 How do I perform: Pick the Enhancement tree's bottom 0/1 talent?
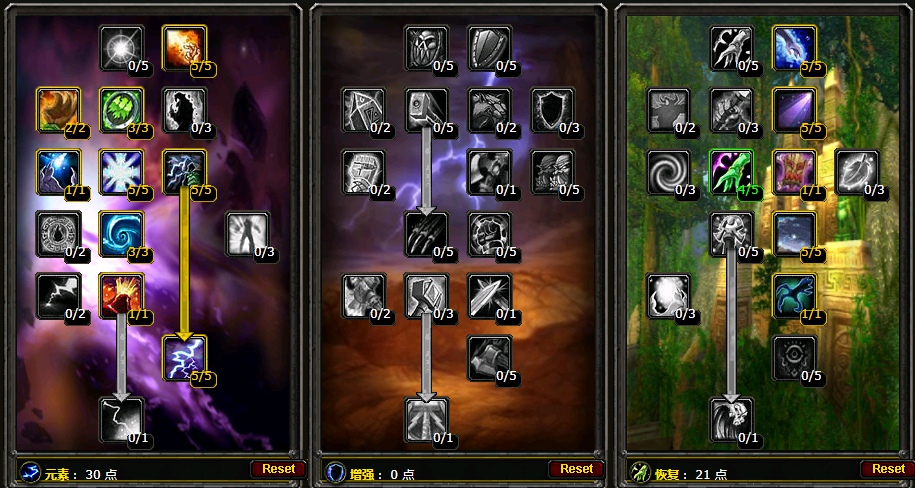tap(427, 419)
